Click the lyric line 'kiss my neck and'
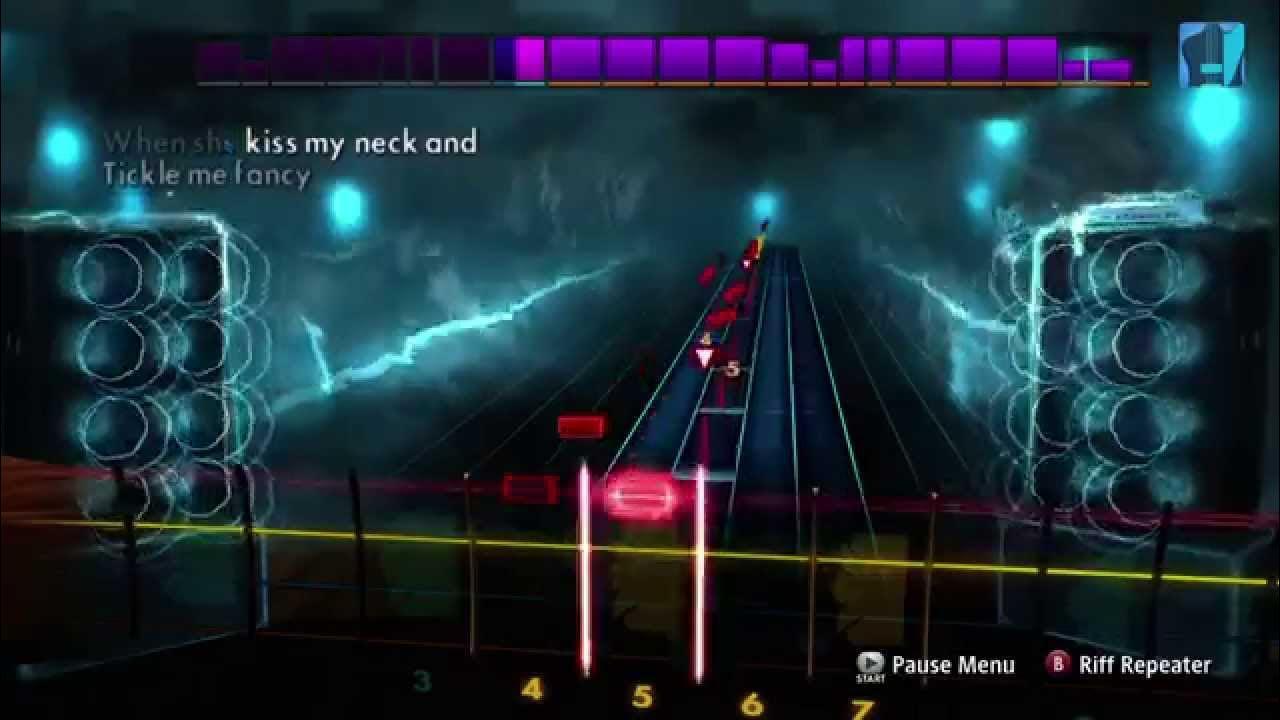The image size is (1280, 720). coord(359,143)
